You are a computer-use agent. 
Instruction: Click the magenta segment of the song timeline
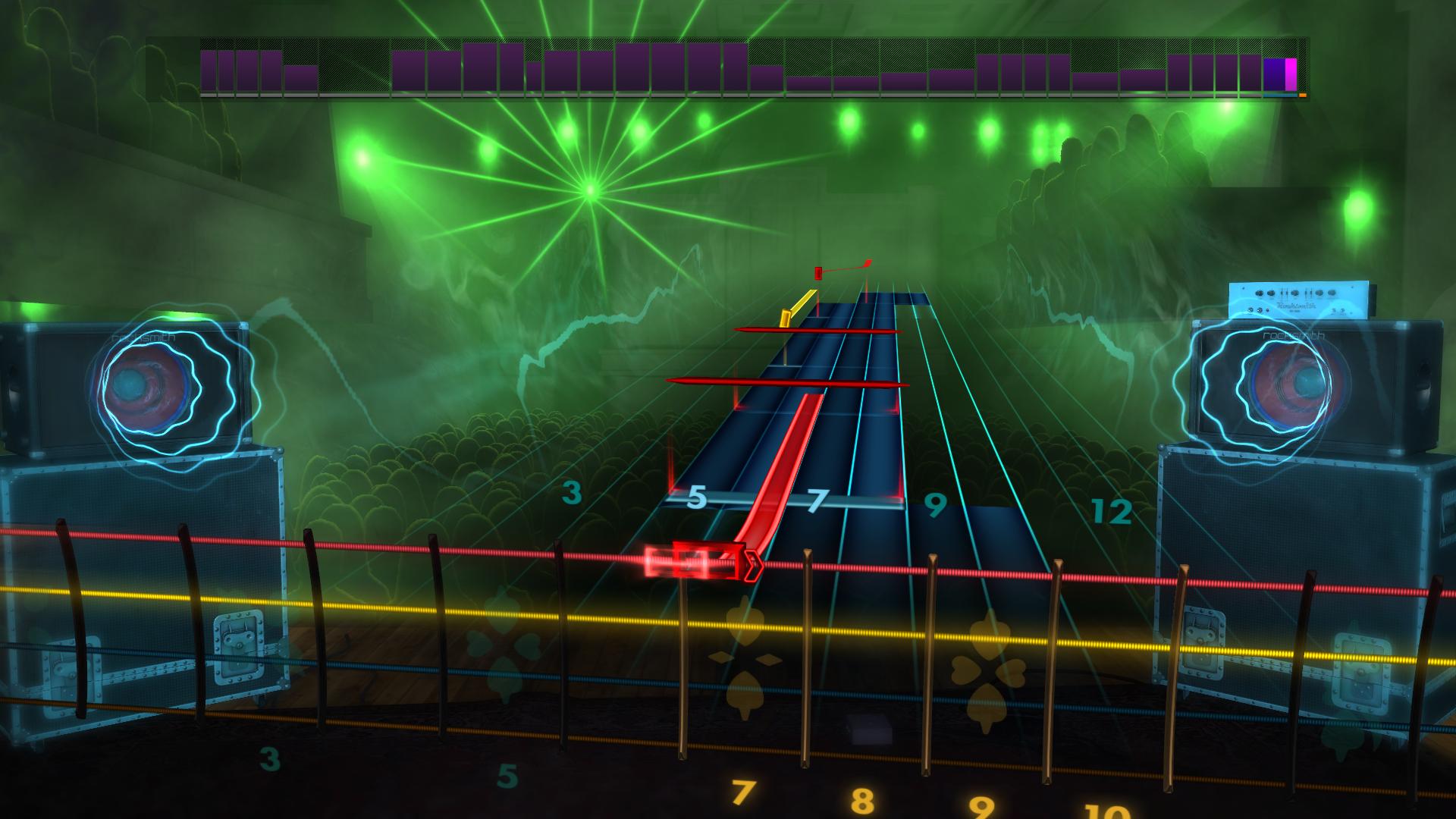1291,74
